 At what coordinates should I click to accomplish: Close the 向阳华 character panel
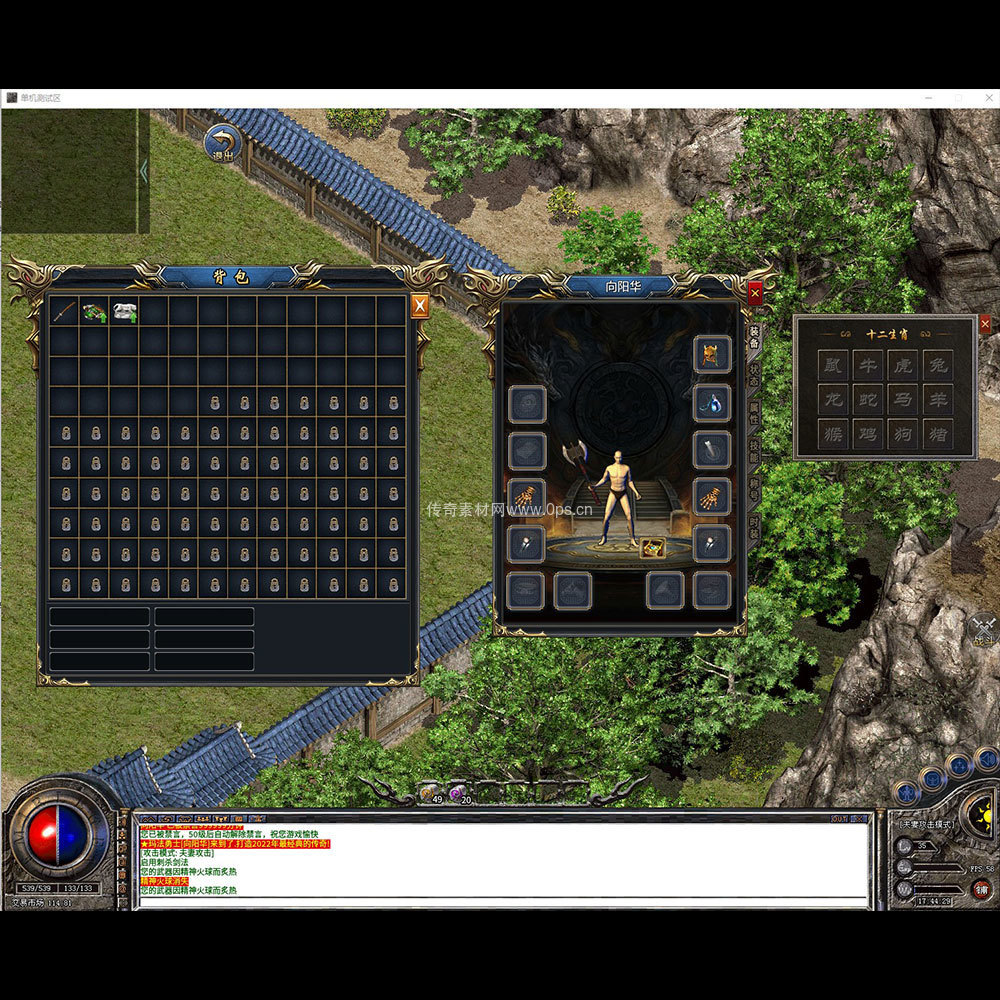[755, 292]
